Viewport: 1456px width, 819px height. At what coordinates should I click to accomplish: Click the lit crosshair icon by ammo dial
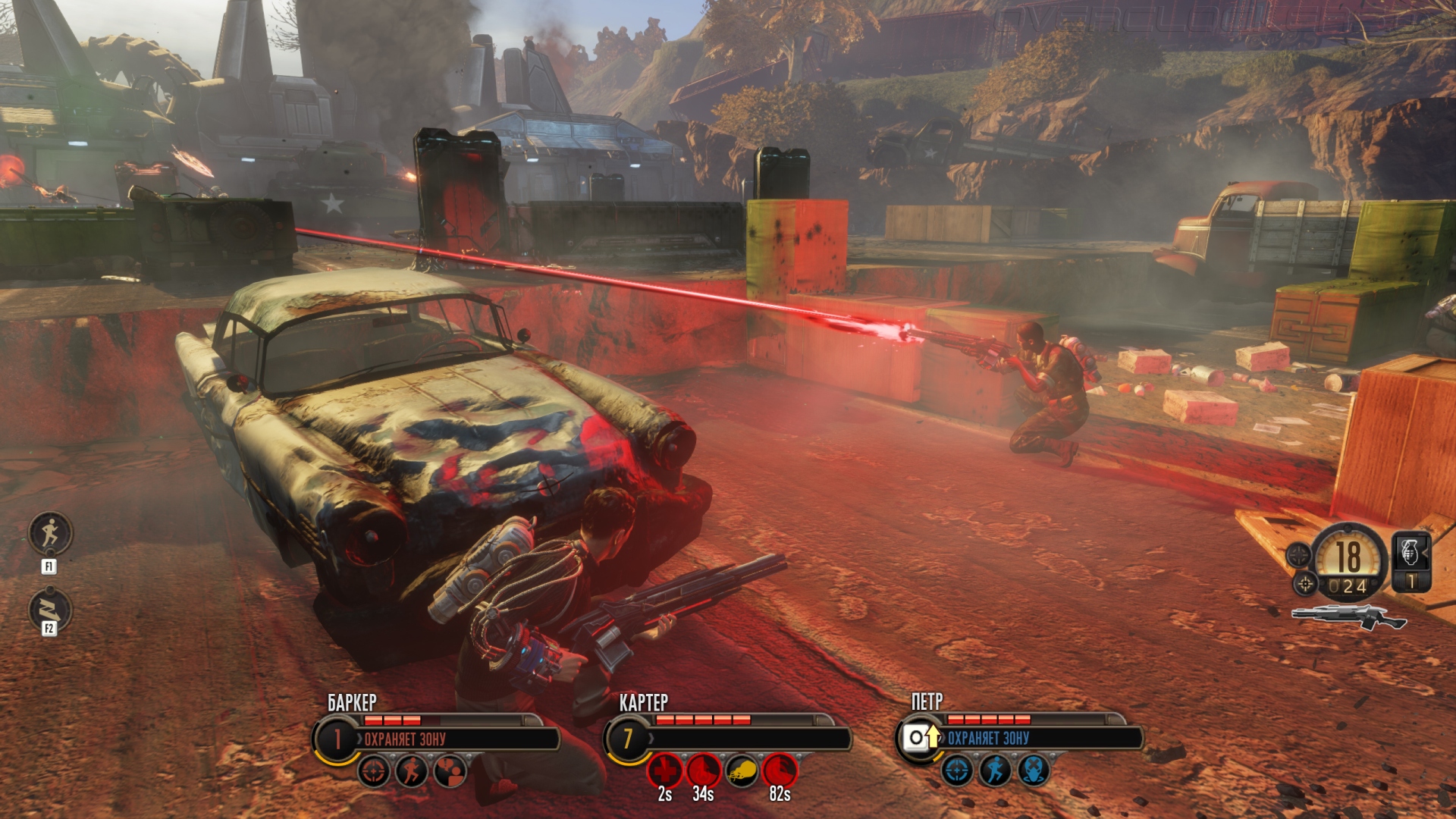[x=1305, y=583]
